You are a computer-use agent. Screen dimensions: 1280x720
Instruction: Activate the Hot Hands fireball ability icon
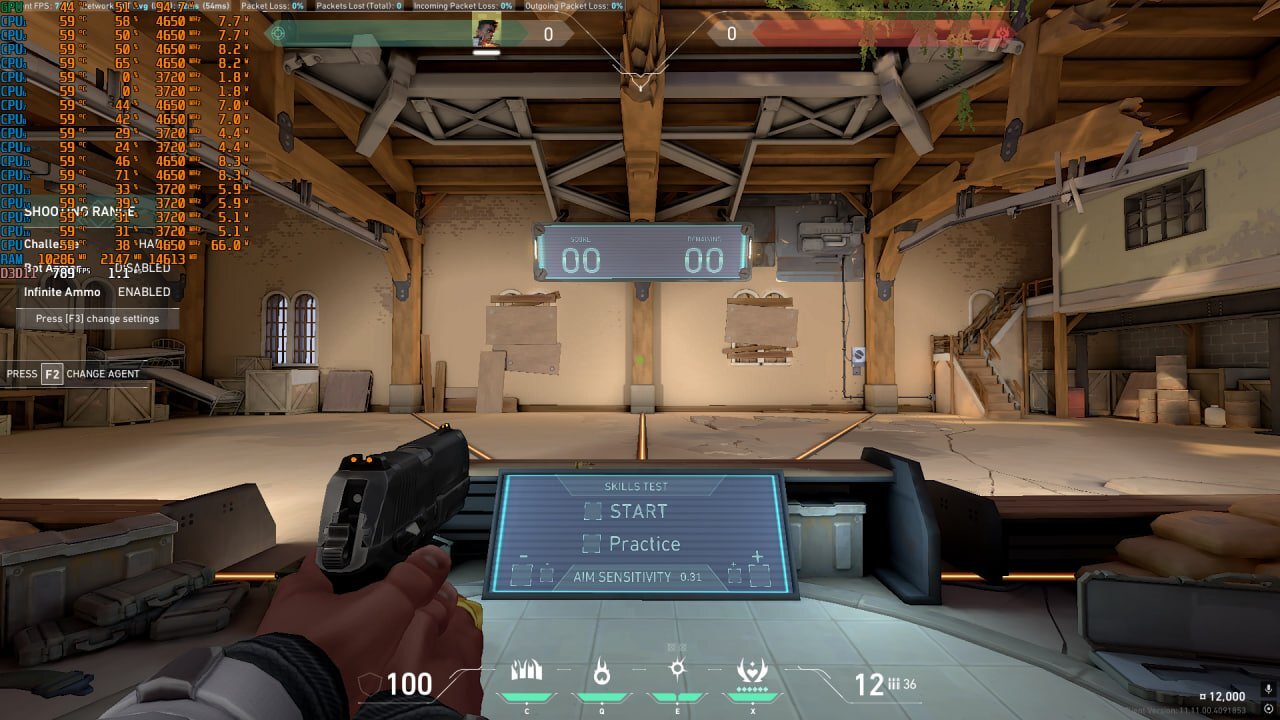(x=601, y=671)
